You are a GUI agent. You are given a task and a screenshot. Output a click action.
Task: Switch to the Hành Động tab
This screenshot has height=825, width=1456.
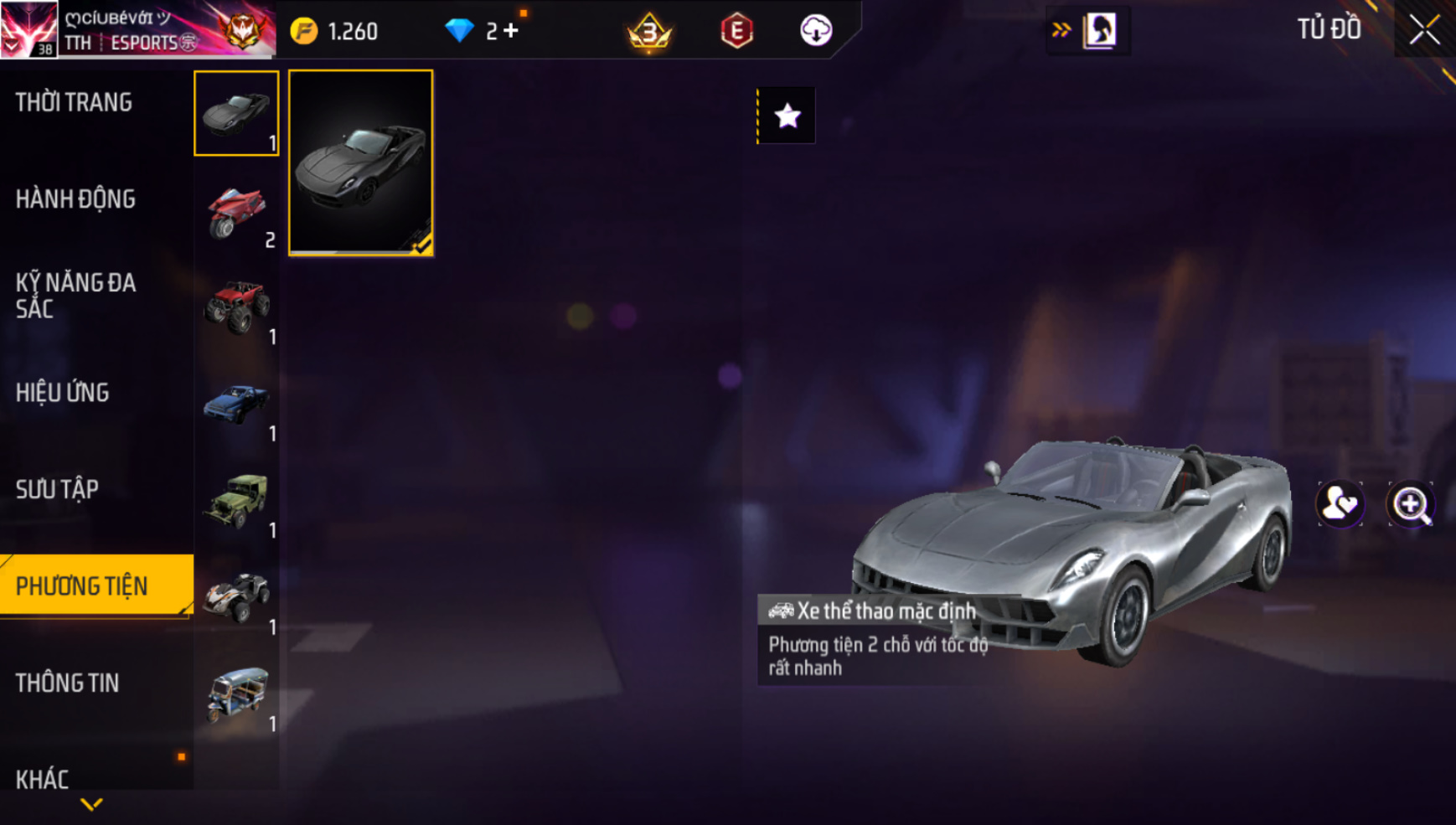75,199
